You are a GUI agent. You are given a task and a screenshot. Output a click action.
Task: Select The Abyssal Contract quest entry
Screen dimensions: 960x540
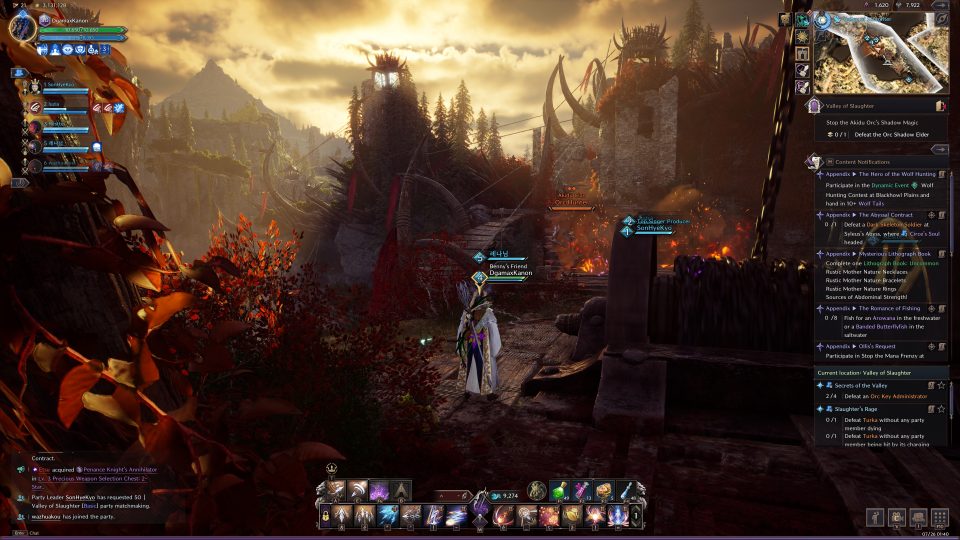tap(885, 214)
